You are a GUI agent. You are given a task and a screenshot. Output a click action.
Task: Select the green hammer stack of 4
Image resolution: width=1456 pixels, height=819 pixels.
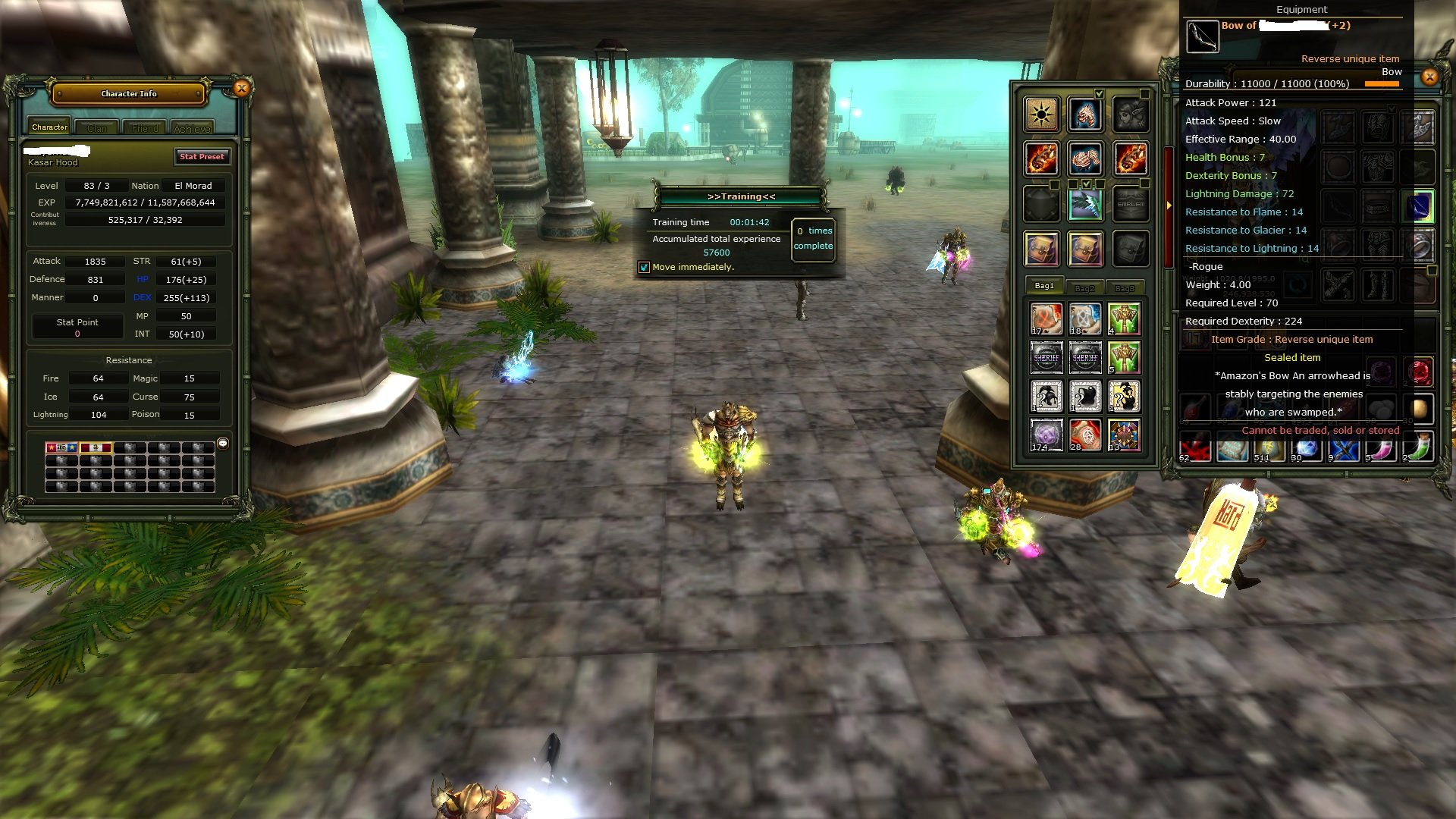pos(1124,319)
